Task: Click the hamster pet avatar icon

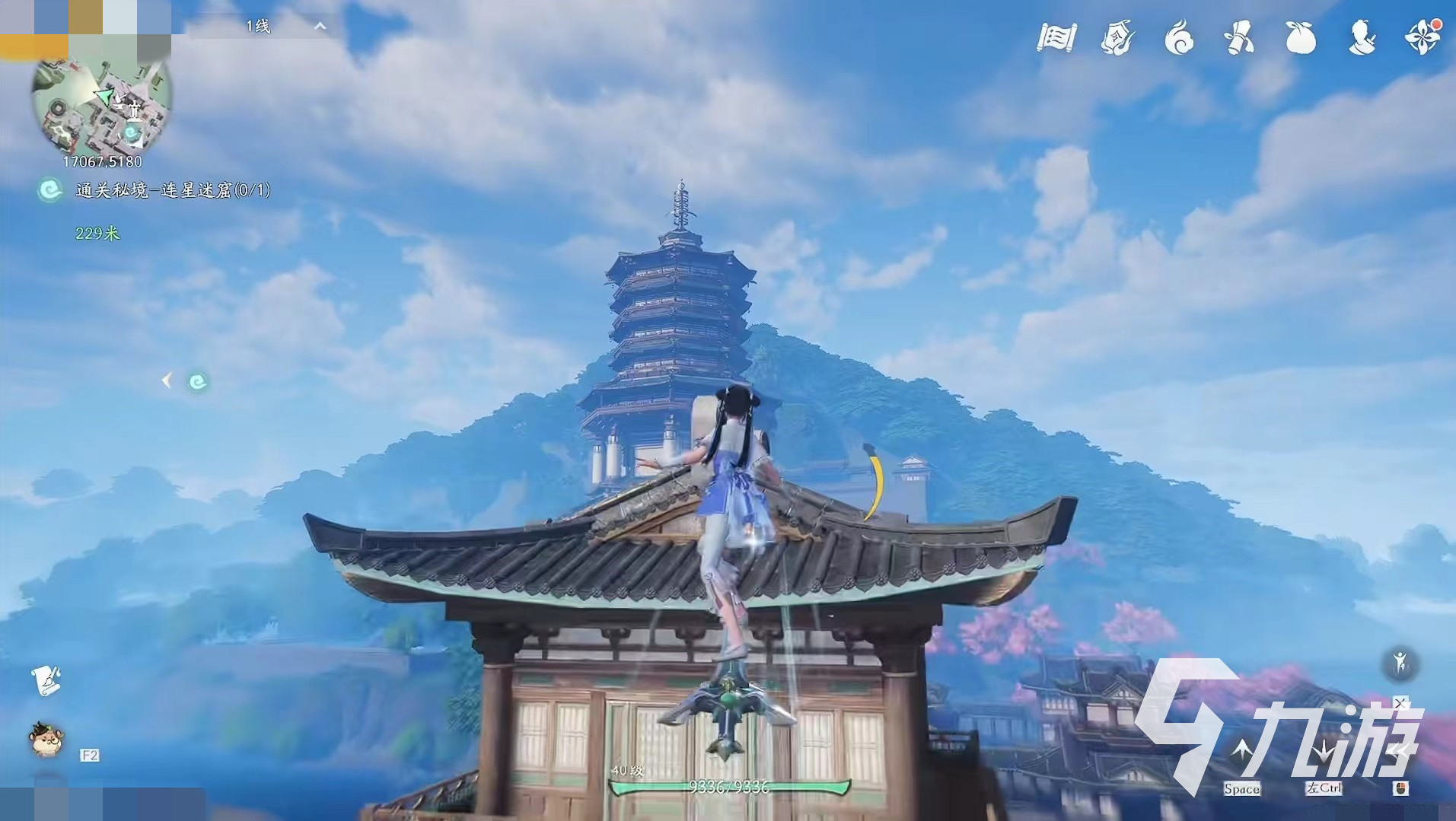Action: (x=46, y=739)
